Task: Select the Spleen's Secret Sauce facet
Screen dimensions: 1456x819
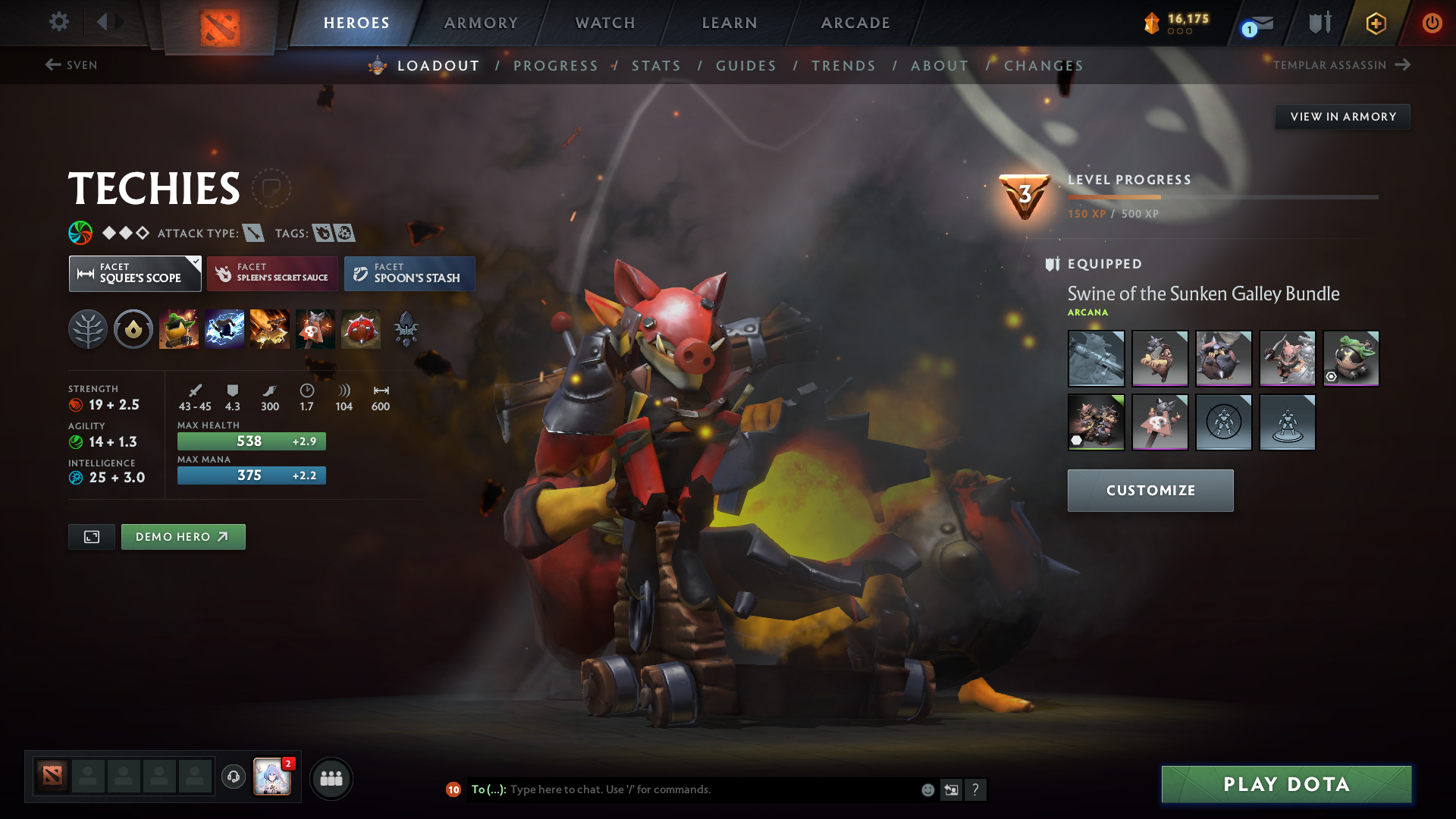Action: point(272,273)
